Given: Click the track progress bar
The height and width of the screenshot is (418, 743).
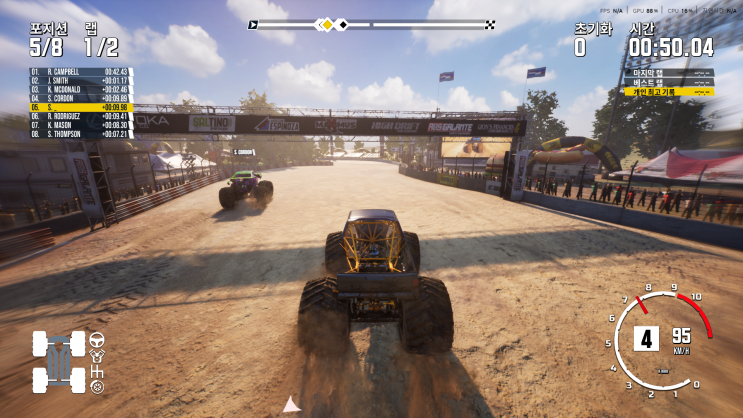Looking at the screenshot, I should click(x=371, y=24).
